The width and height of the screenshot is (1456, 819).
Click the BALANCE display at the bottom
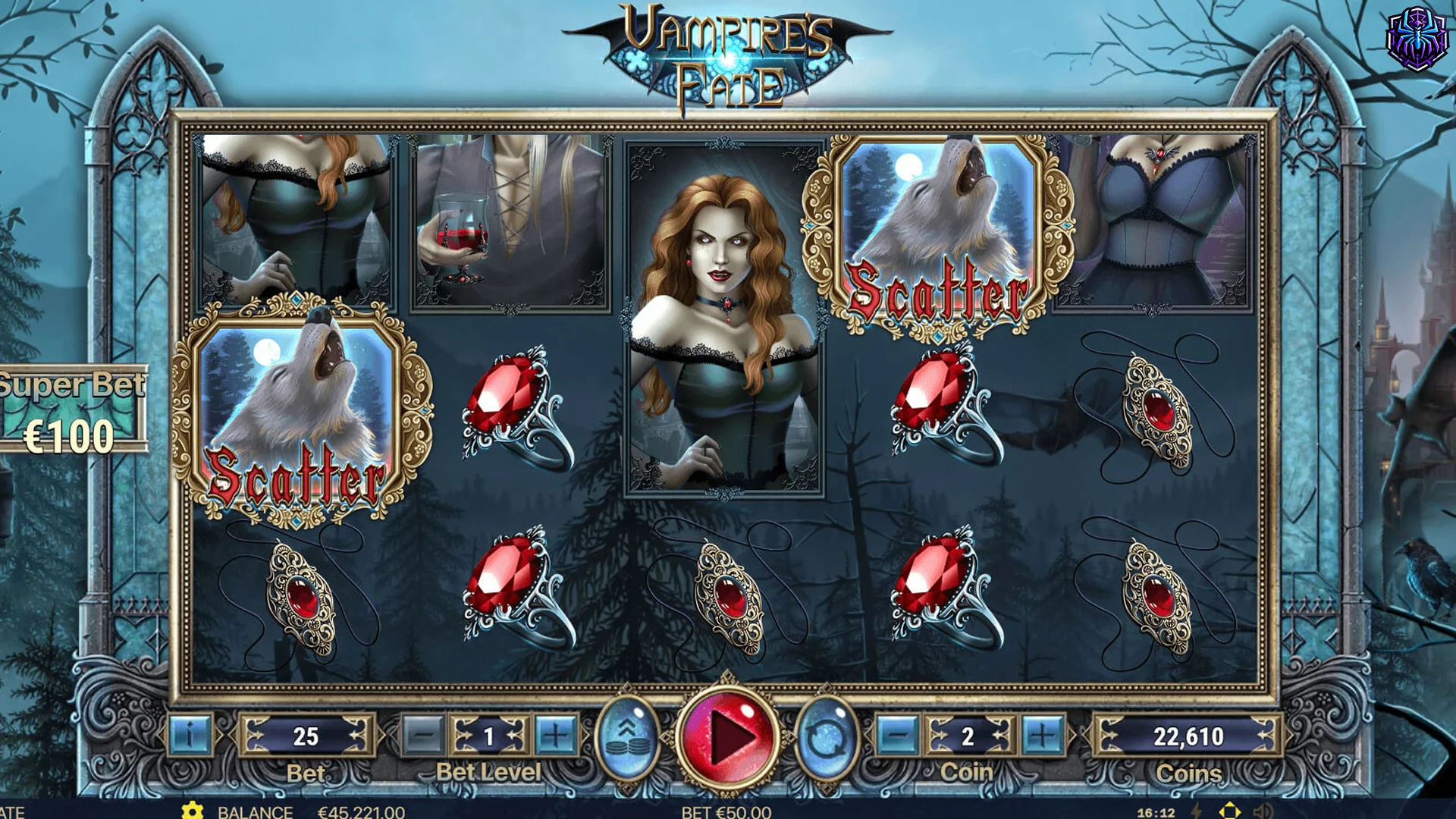point(256,811)
